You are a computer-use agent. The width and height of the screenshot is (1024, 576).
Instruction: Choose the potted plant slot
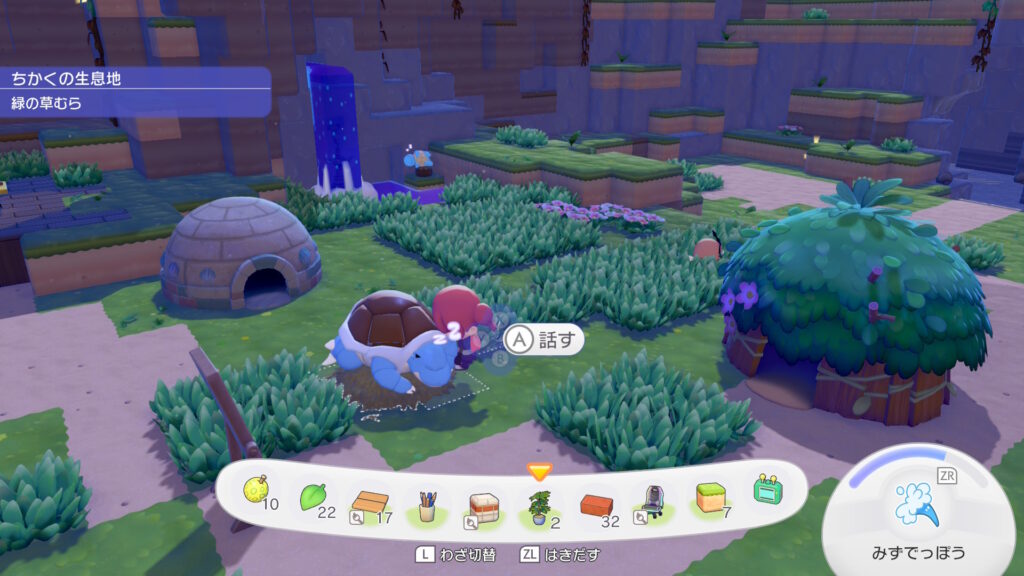pyautogui.click(x=540, y=504)
